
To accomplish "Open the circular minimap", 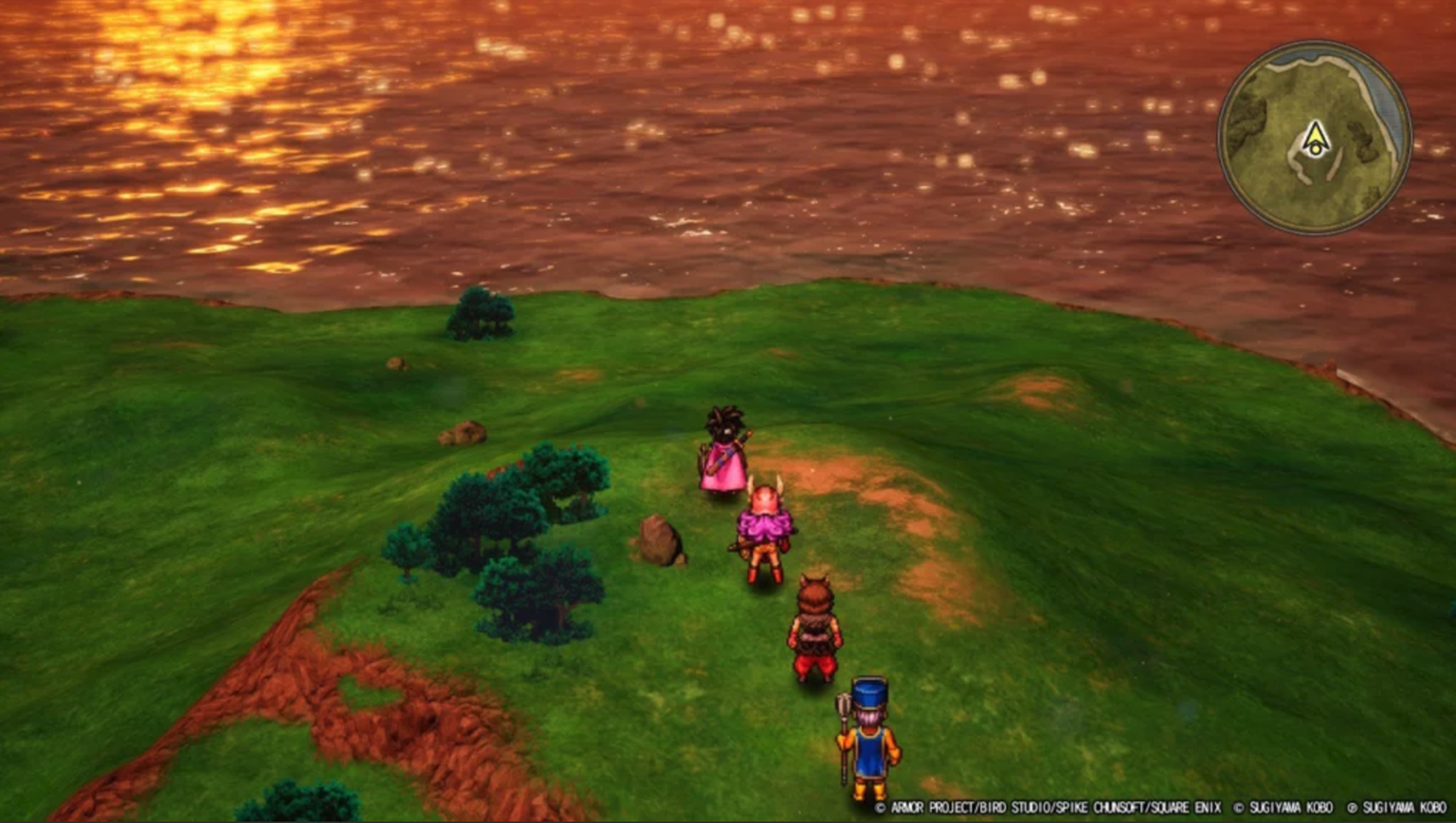I will [1314, 137].
